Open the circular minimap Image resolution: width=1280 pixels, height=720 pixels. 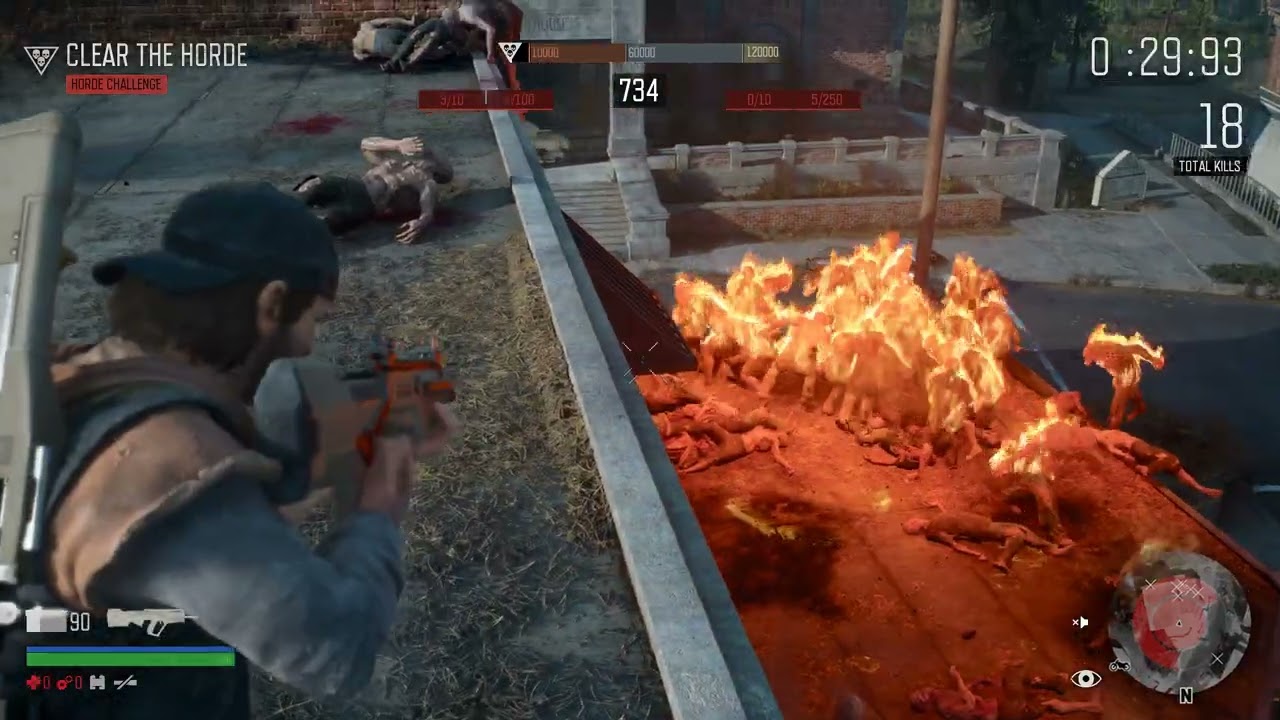pos(1179,623)
